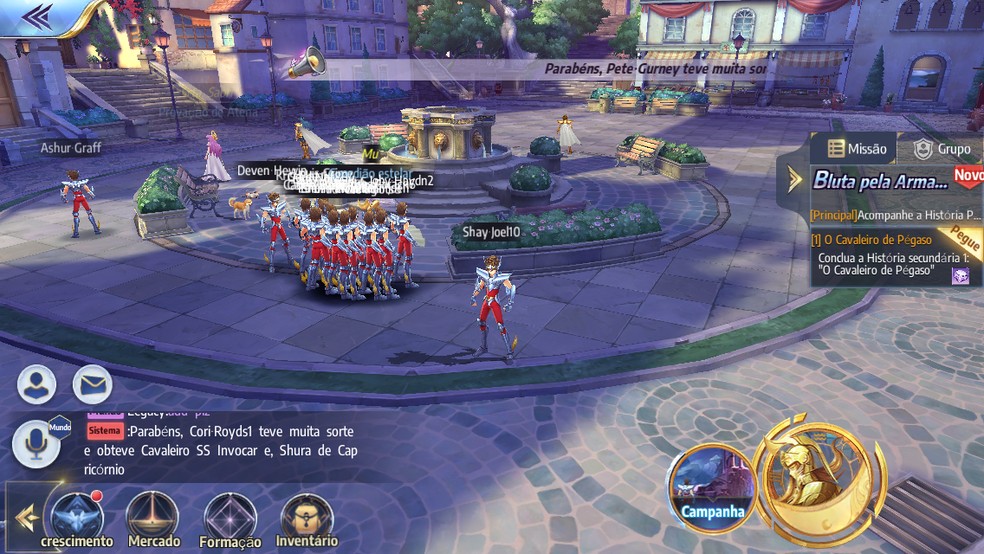The image size is (984, 554).
Task: Select the O Cavaleiro de Pégaso quest
Action: pyautogui.click(x=872, y=240)
